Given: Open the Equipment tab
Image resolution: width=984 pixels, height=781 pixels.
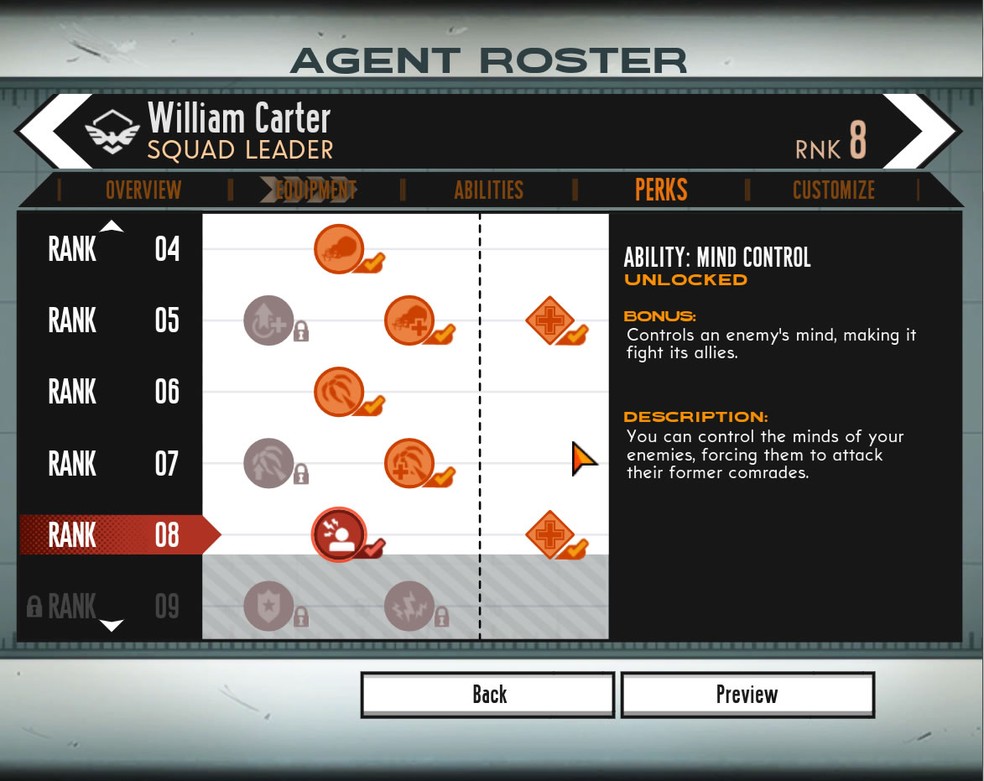Looking at the screenshot, I should coord(315,190).
